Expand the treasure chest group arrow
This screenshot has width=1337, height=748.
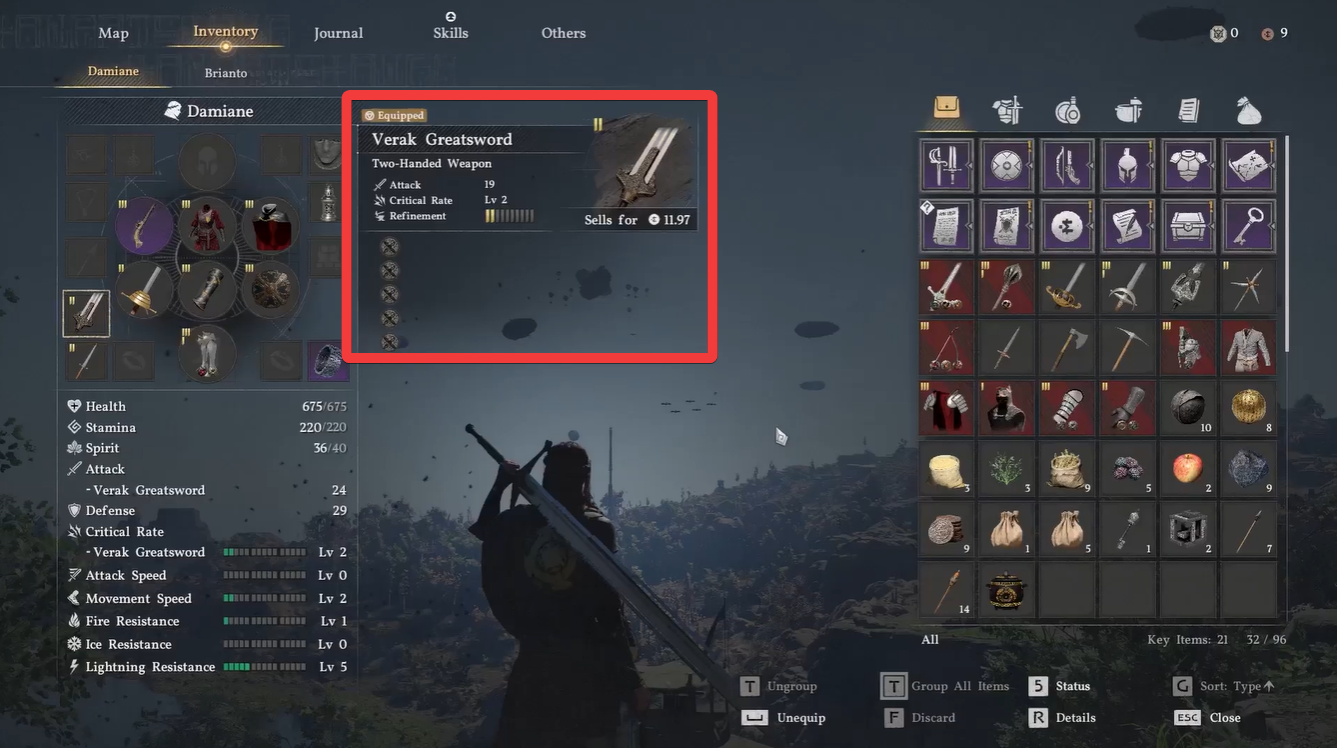pos(1209,227)
